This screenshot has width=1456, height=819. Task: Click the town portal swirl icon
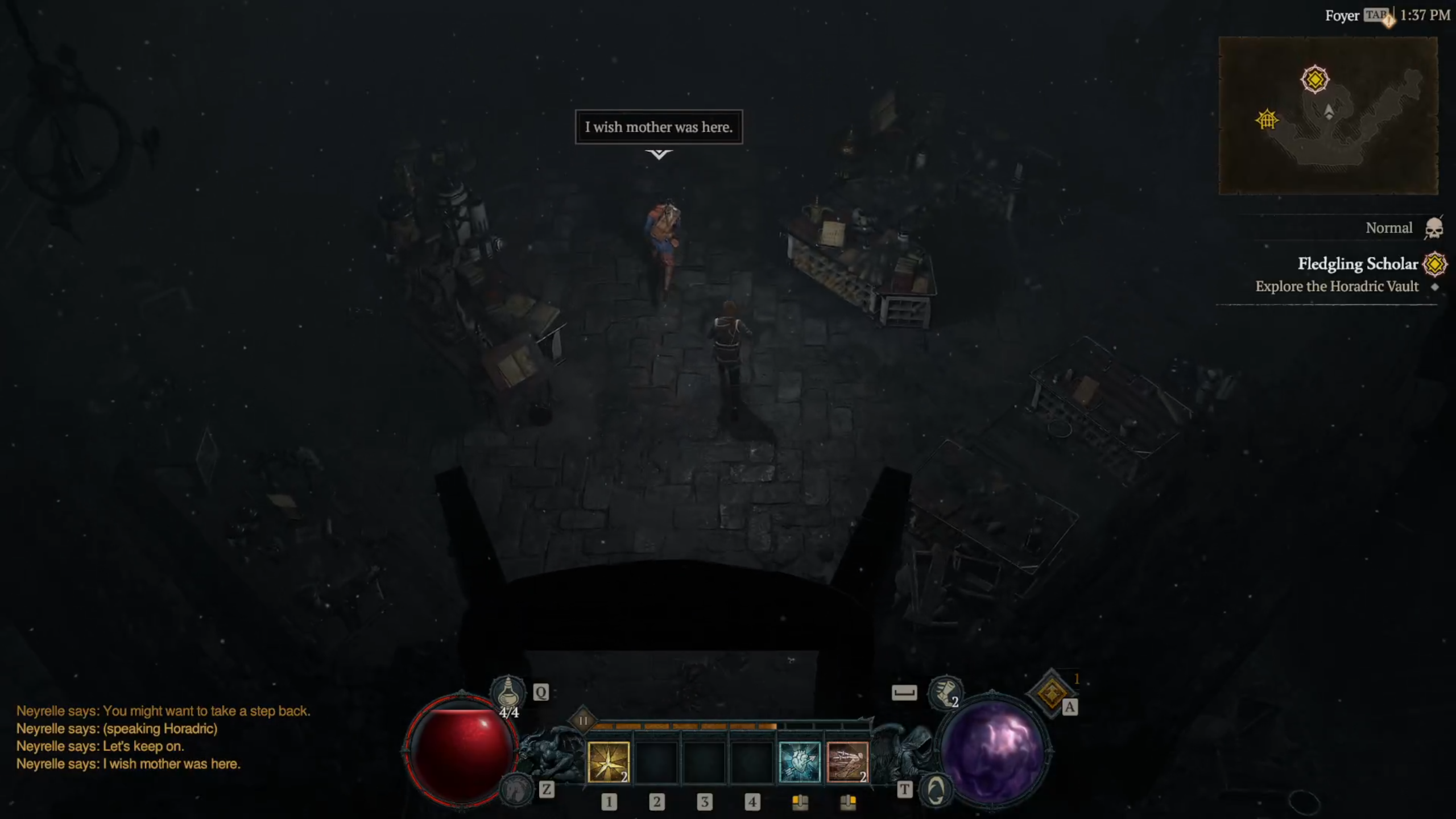click(x=936, y=790)
